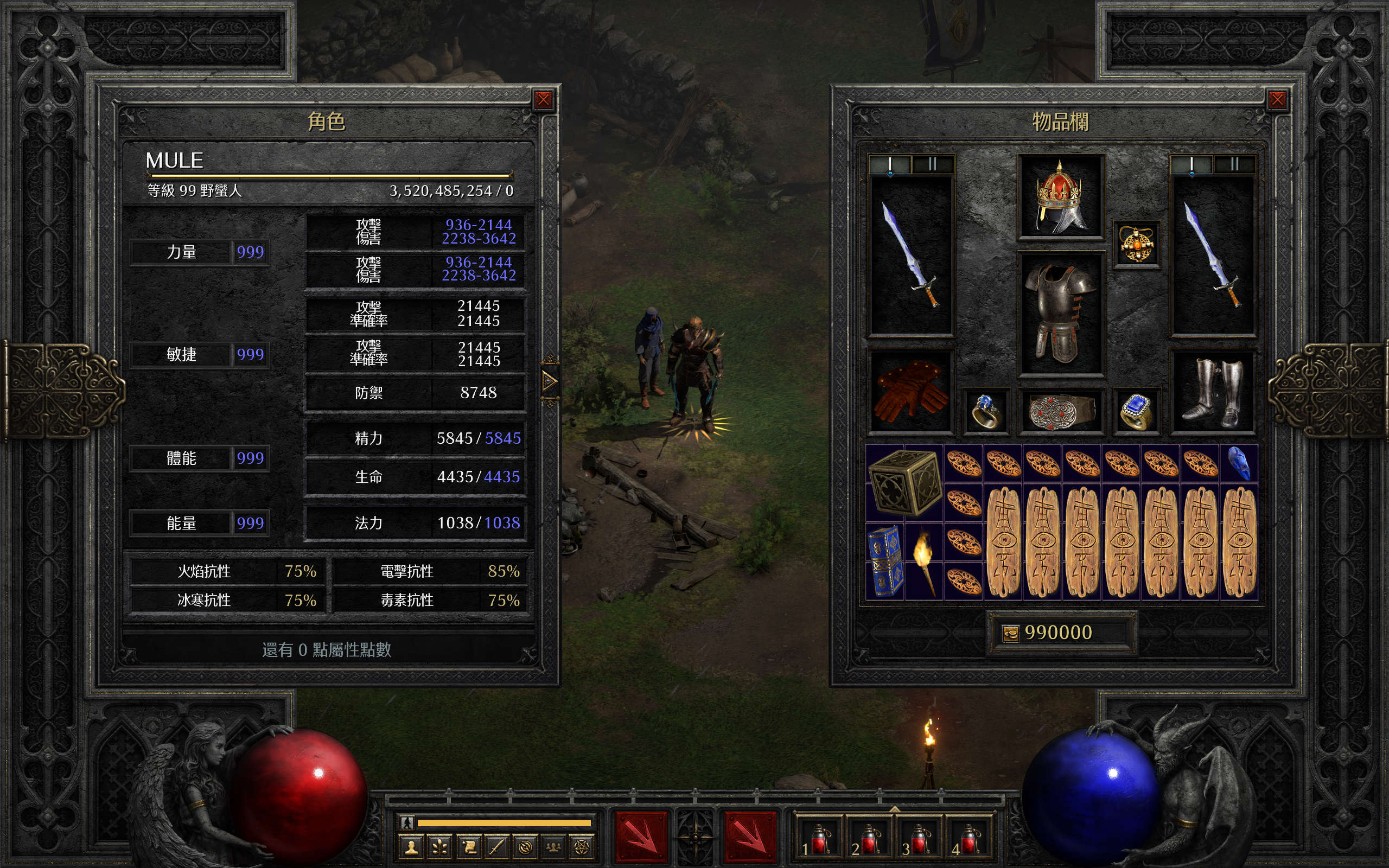The height and width of the screenshot is (868, 1389).
Task: Select the blue tome in the inventory
Action: click(885, 560)
